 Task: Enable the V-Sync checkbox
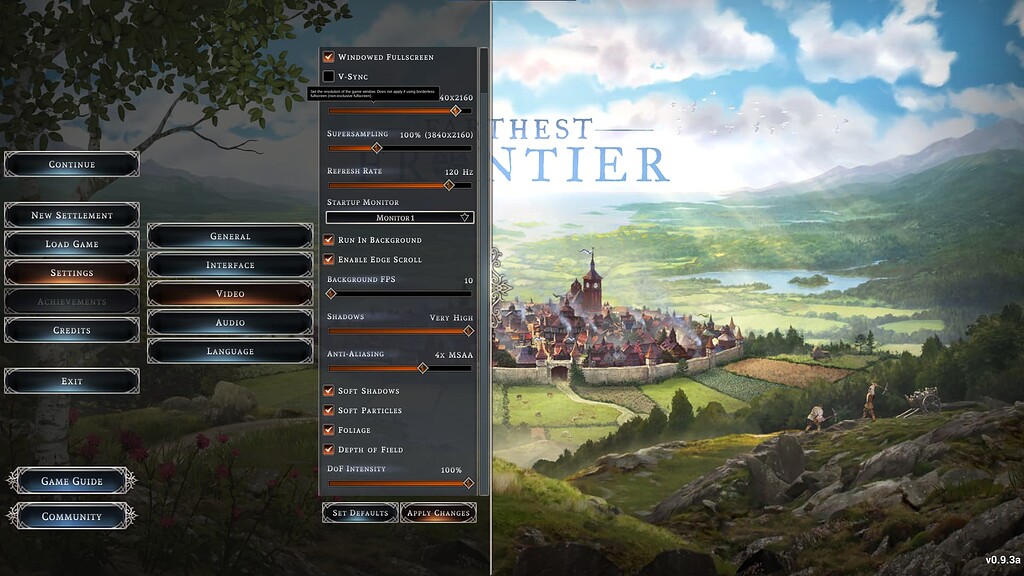pyautogui.click(x=329, y=76)
